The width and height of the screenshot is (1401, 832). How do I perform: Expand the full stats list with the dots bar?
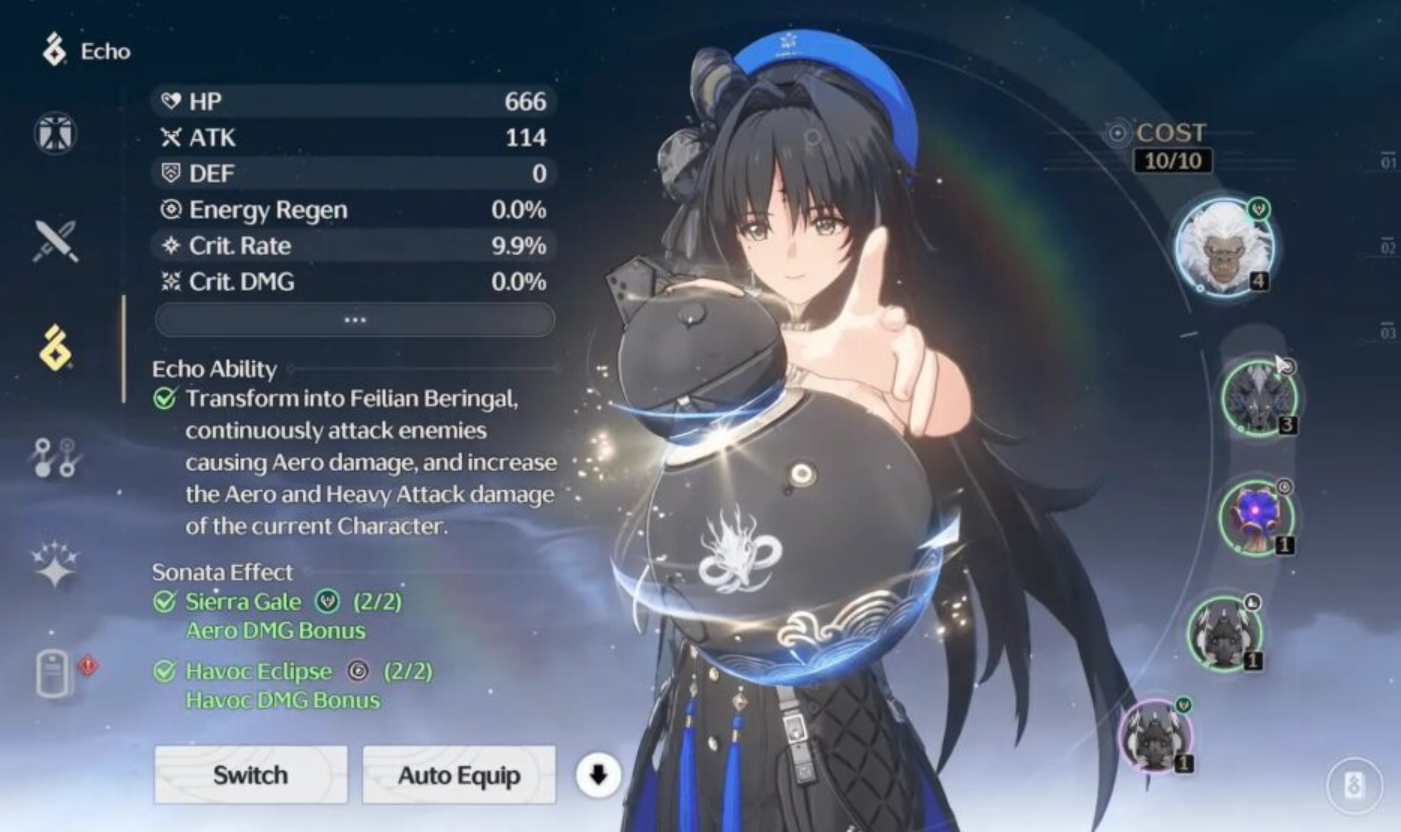(355, 320)
